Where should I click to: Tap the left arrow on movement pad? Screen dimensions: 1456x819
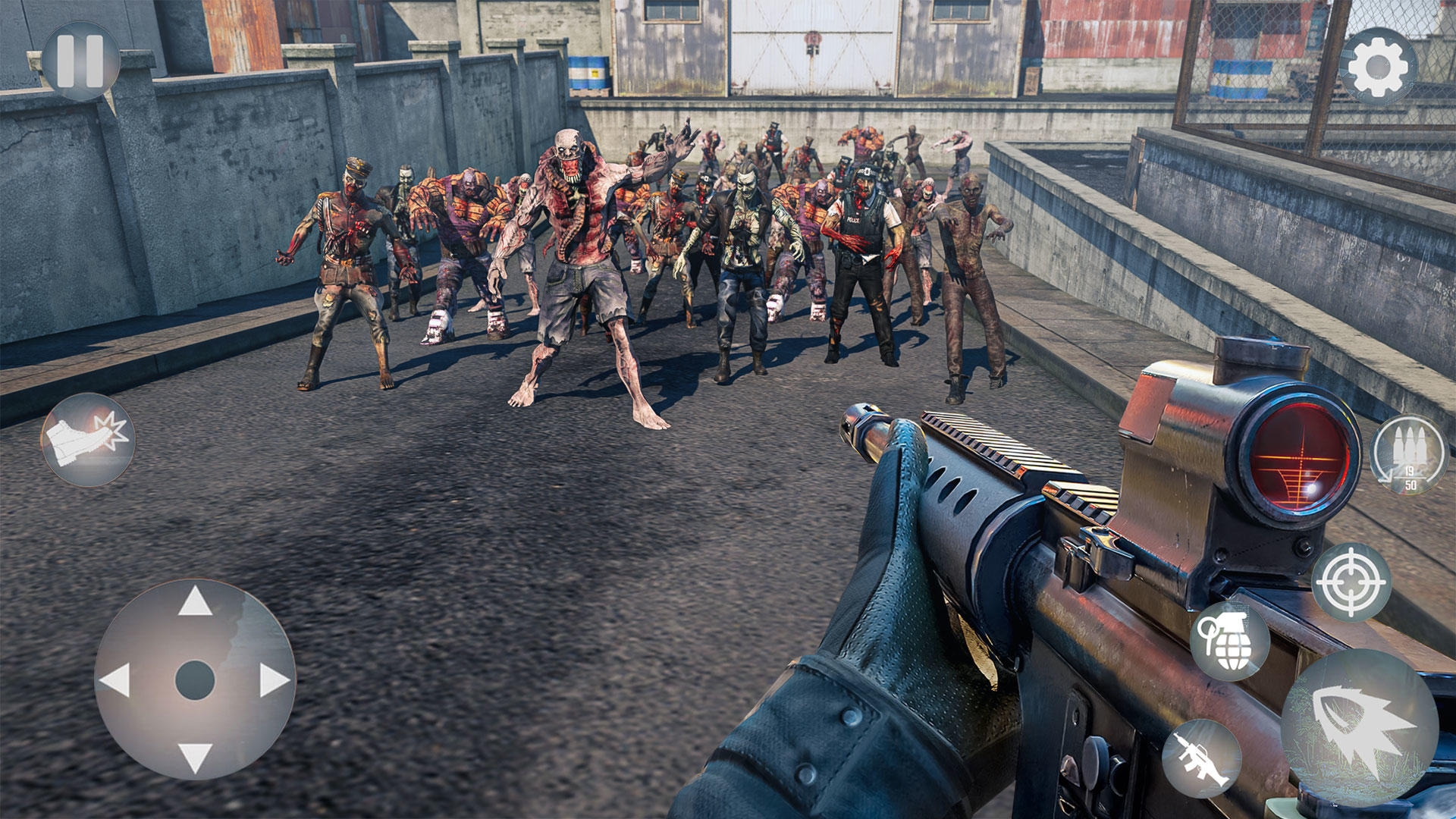pyautogui.click(x=115, y=680)
